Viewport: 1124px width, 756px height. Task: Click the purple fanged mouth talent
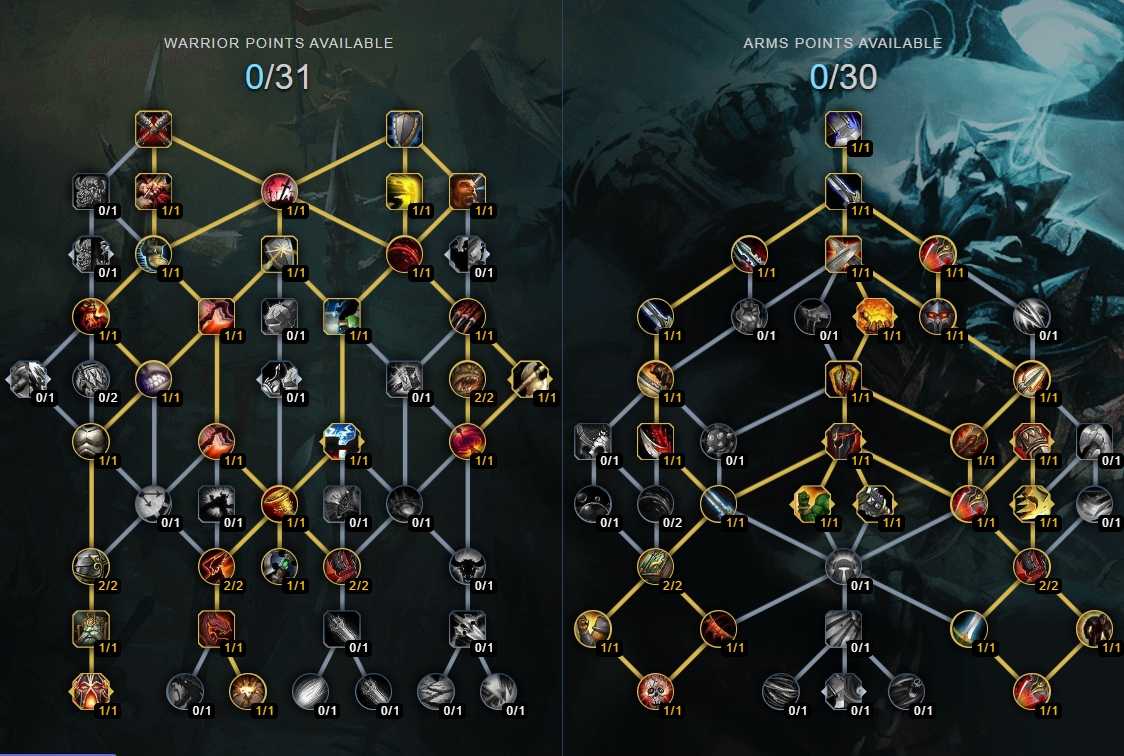pyautogui.click(x=153, y=378)
